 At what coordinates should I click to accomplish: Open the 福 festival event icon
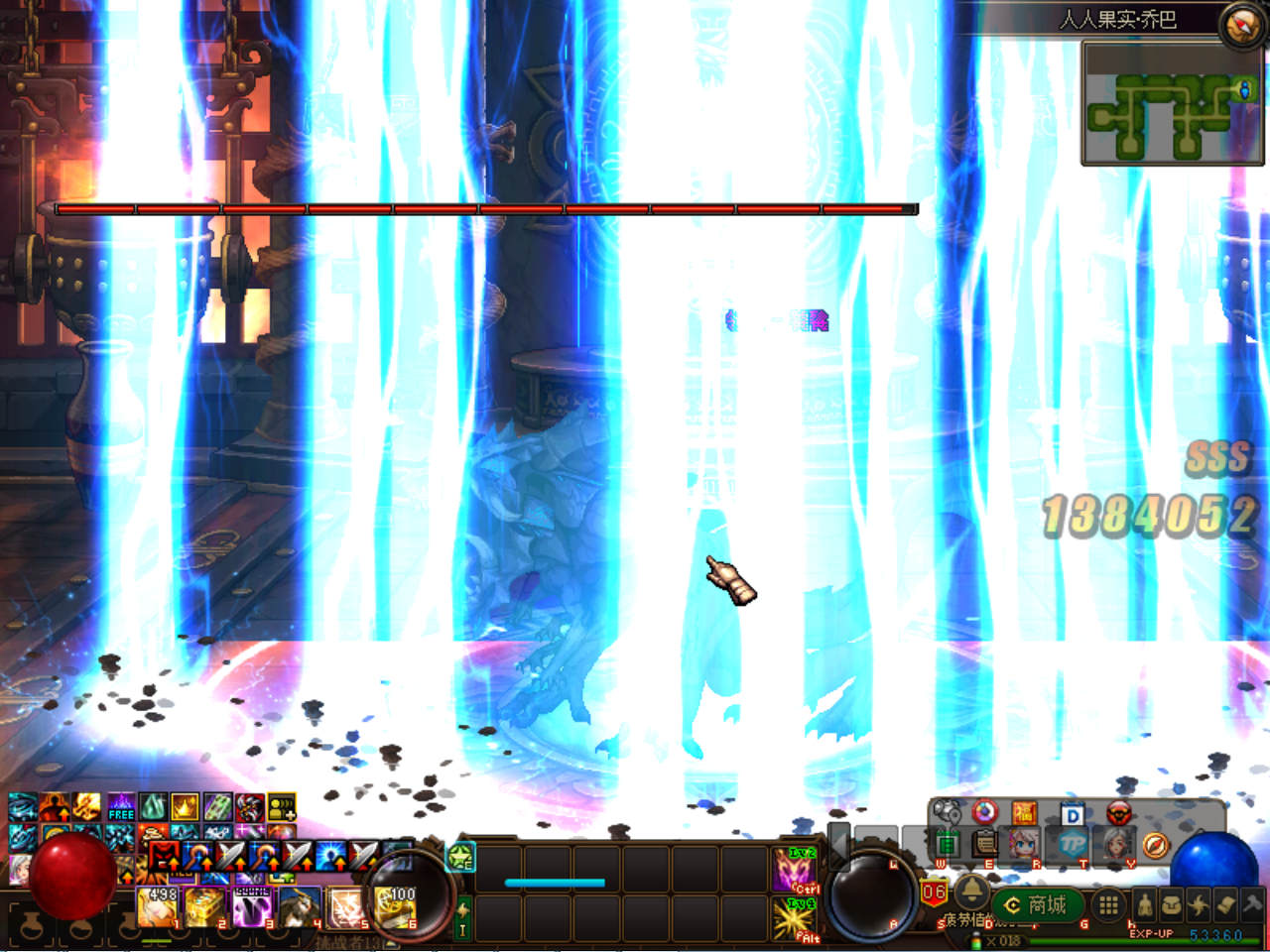pos(1025,811)
